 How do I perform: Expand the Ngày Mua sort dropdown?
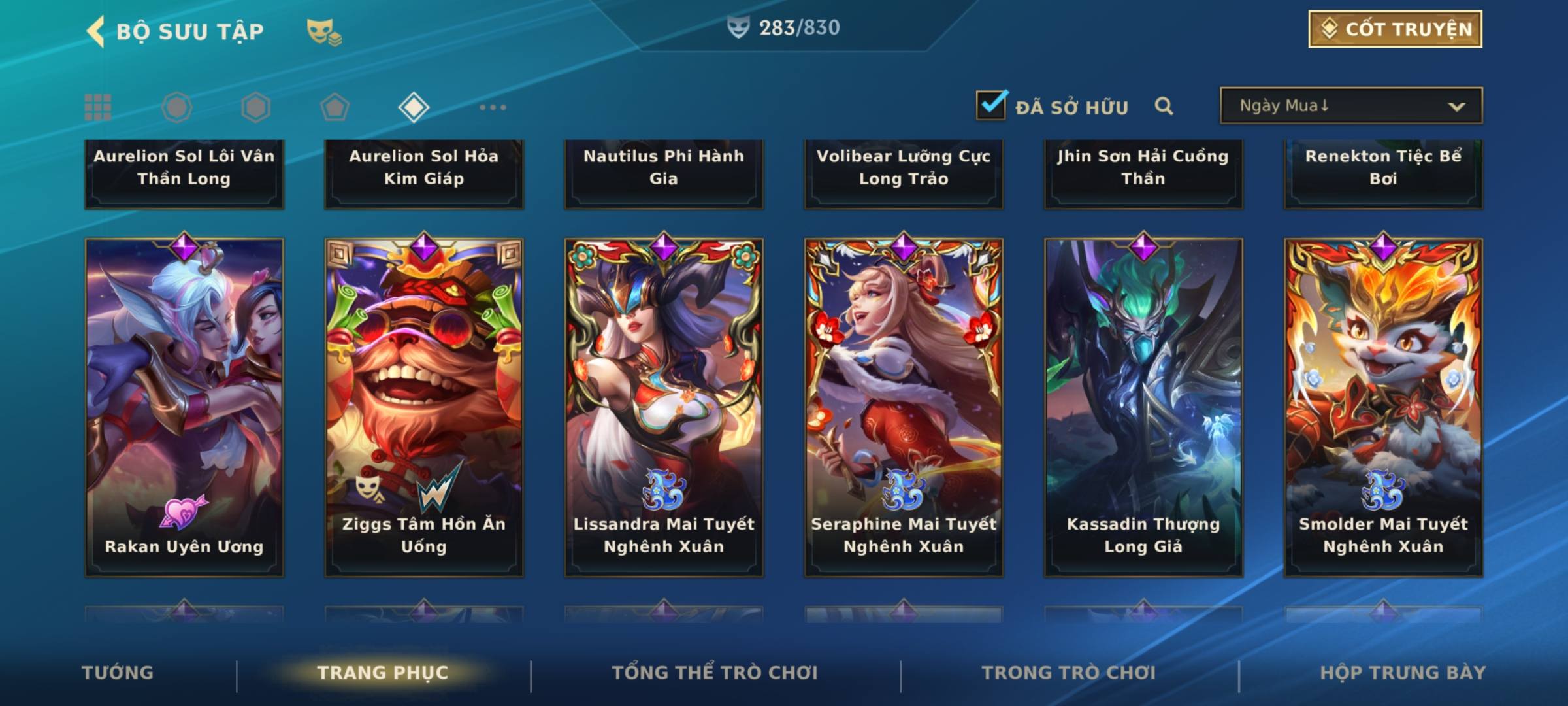[1350, 106]
